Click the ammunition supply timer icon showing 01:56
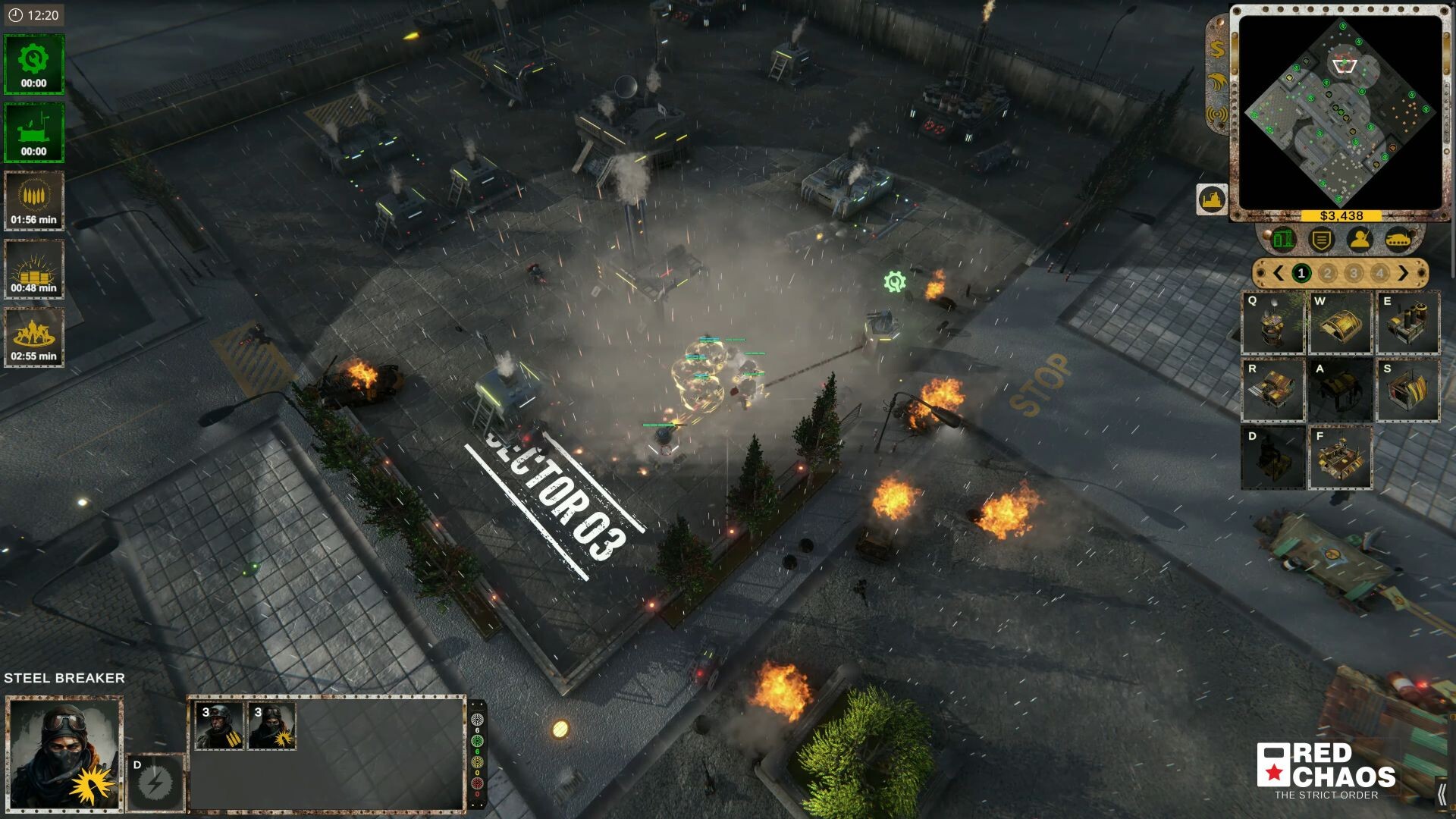1456x819 pixels. pyautogui.click(x=34, y=199)
